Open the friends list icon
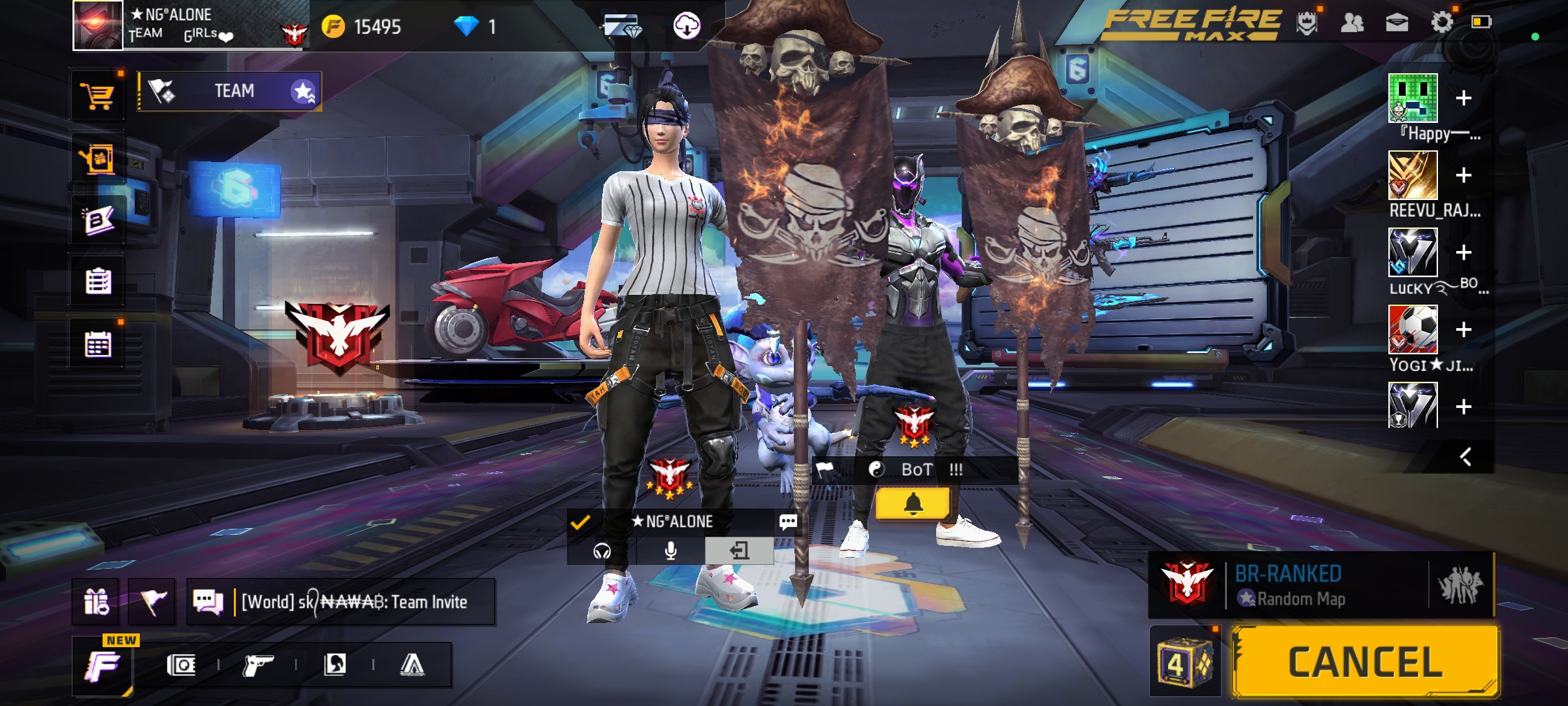The height and width of the screenshot is (706, 1568). point(1352,23)
